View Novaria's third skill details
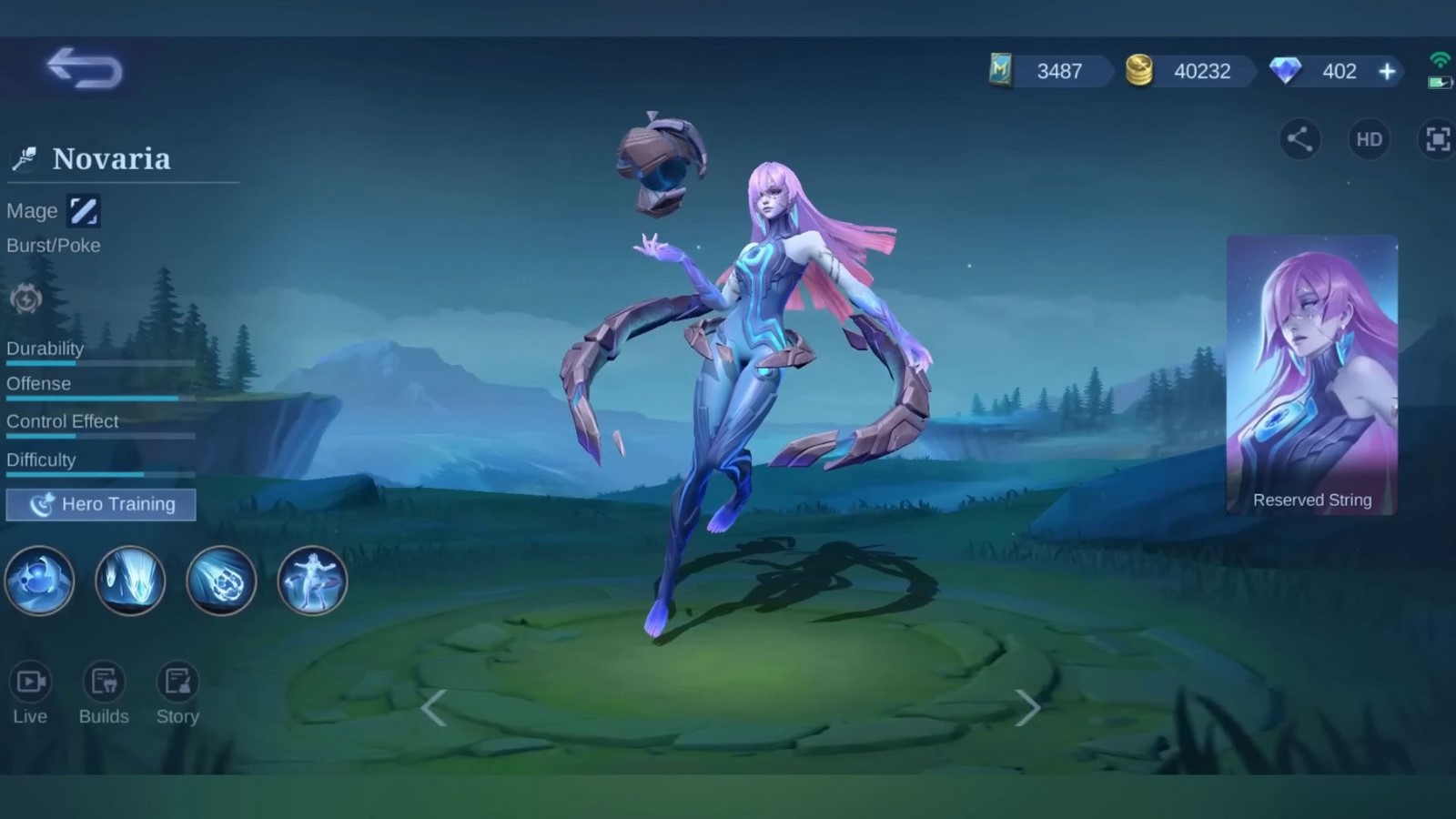Viewport: 1456px width, 819px height. coord(221,581)
